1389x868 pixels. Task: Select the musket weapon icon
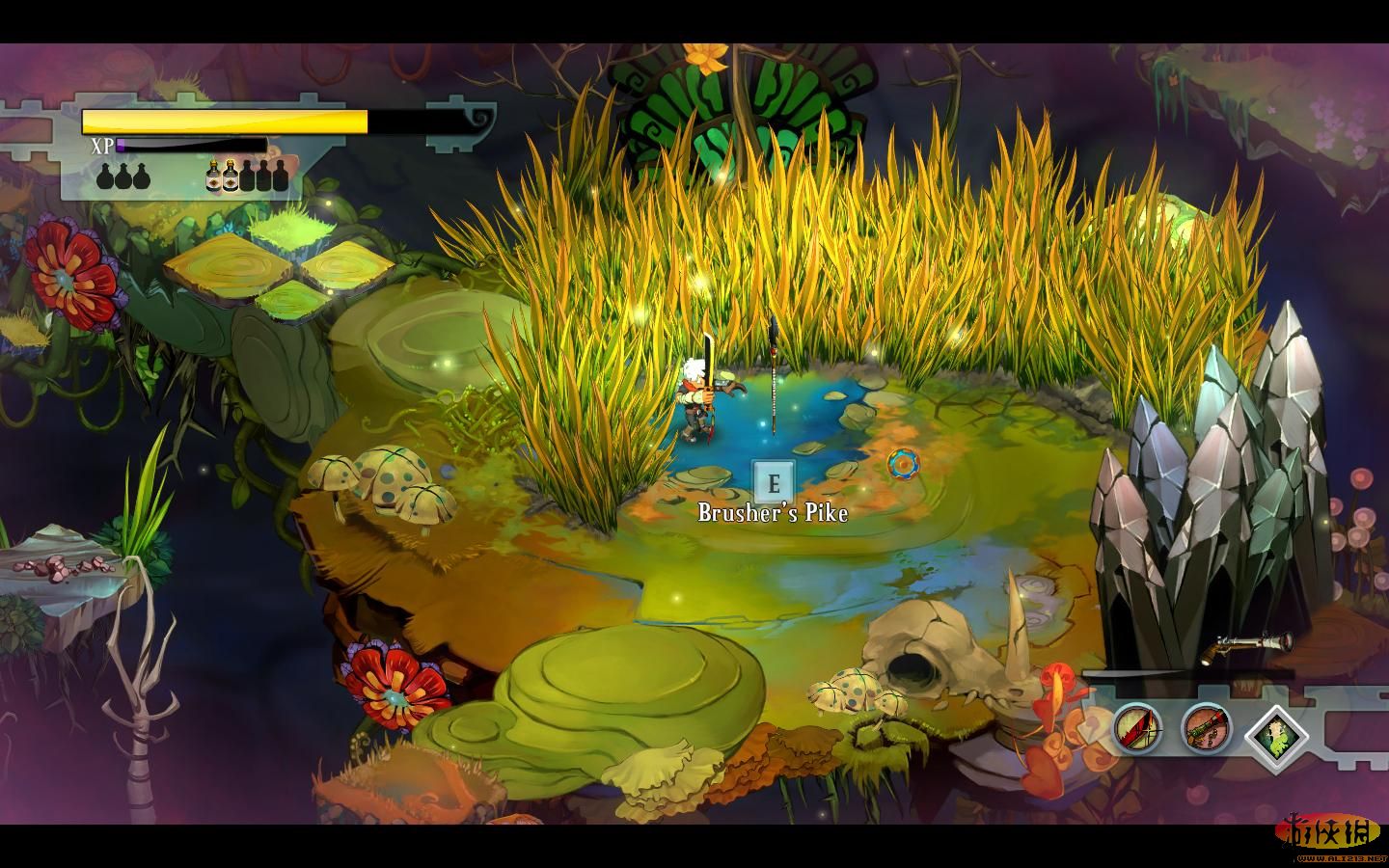pos(1206,727)
